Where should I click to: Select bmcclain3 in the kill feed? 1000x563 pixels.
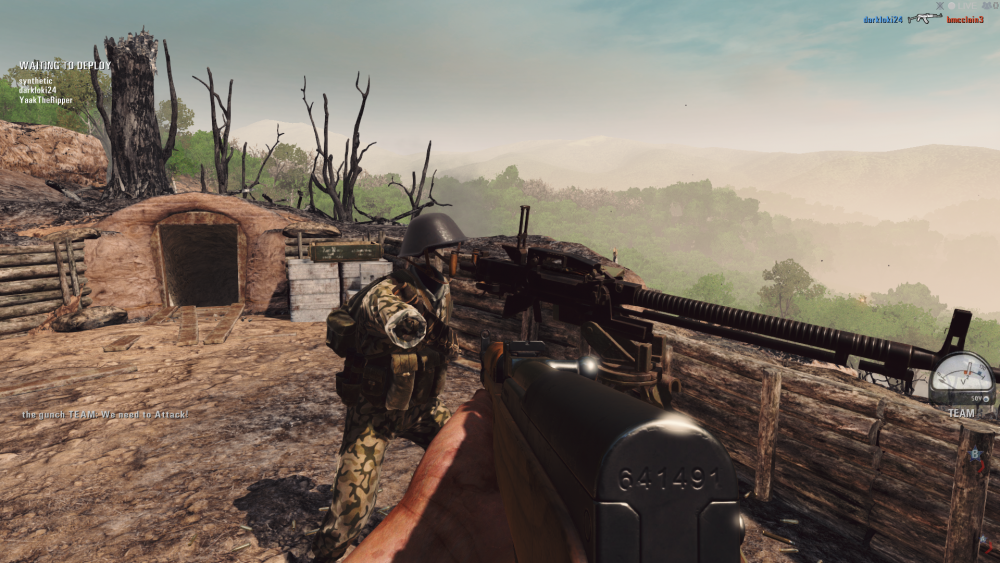965,19
